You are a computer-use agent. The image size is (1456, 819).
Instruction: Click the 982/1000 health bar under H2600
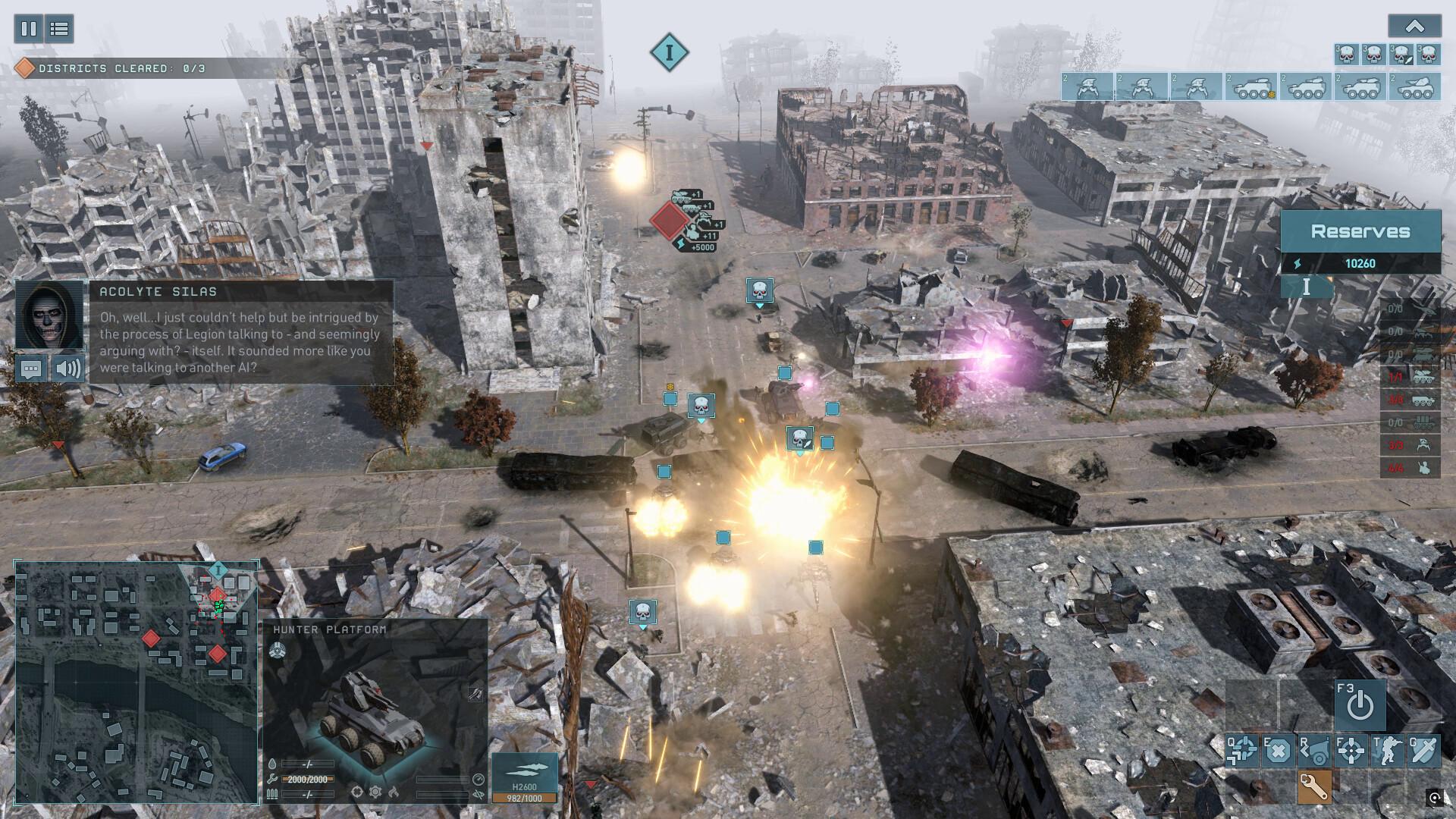523,797
